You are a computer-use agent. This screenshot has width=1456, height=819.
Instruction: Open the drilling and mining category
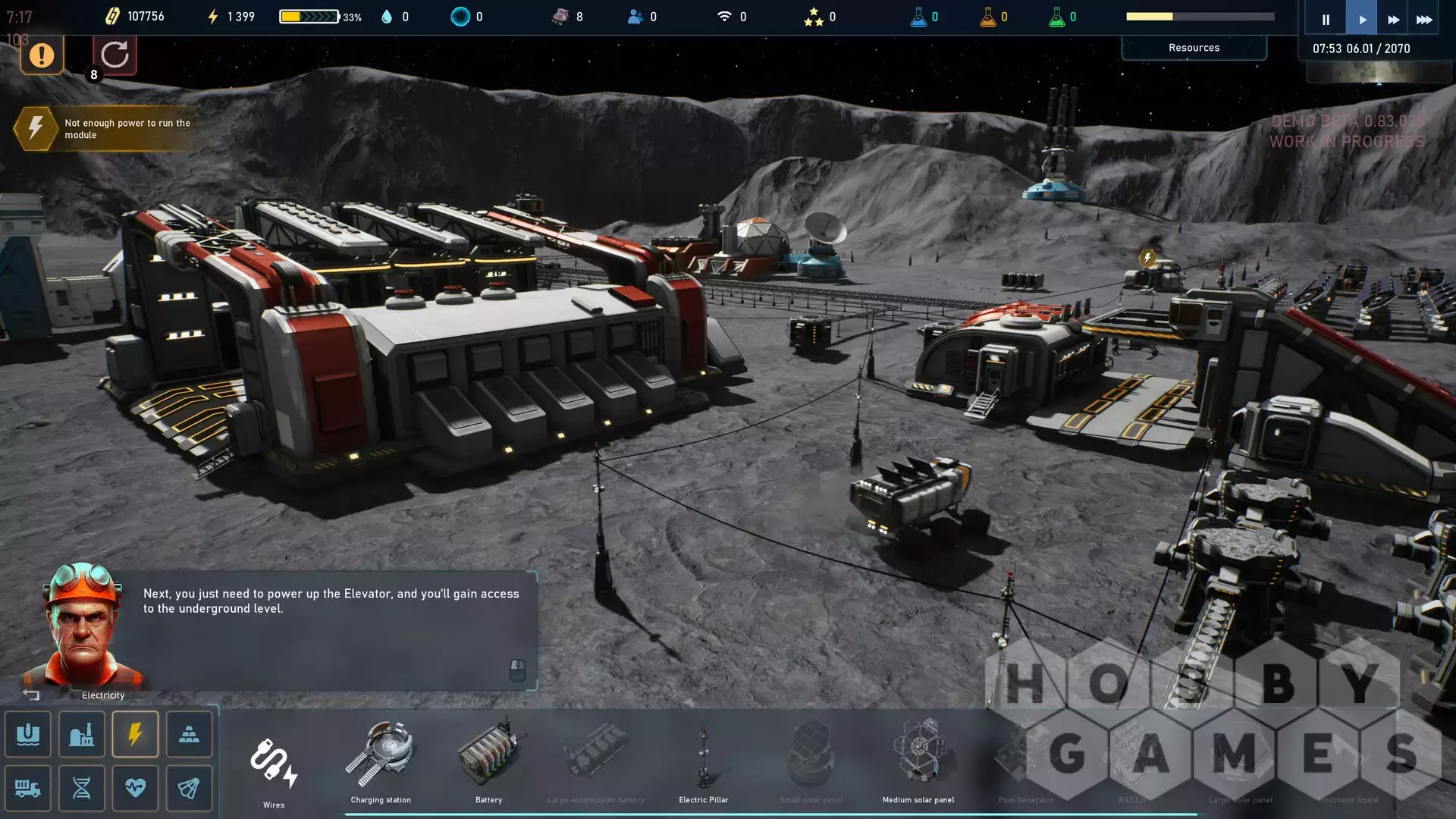pos(28,734)
